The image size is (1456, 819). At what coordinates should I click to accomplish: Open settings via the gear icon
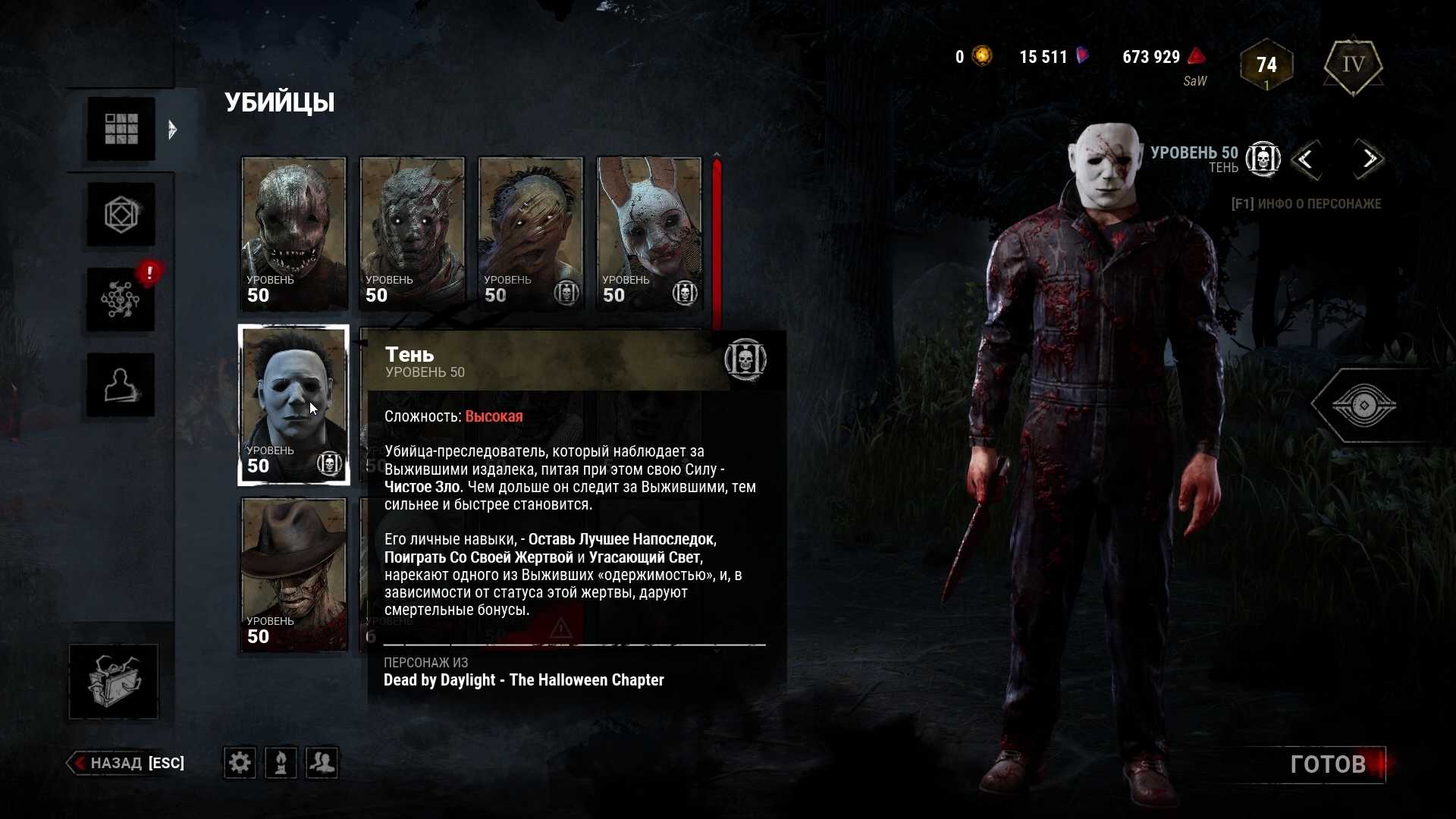[240, 763]
